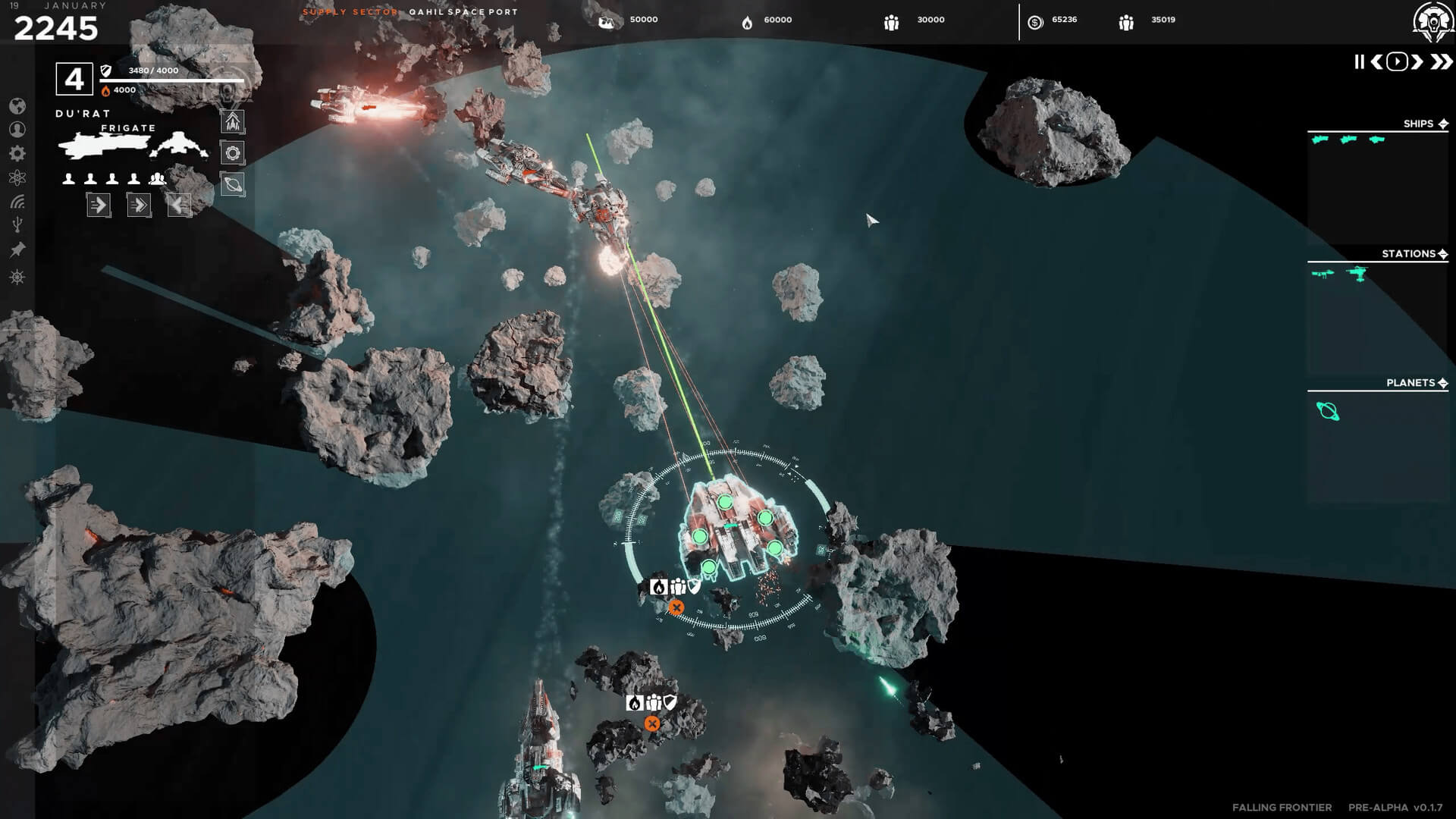Click the gear systems icon beside the frigate portrait
The height and width of the screenshot is (819, 1456).
coord(233,152)
